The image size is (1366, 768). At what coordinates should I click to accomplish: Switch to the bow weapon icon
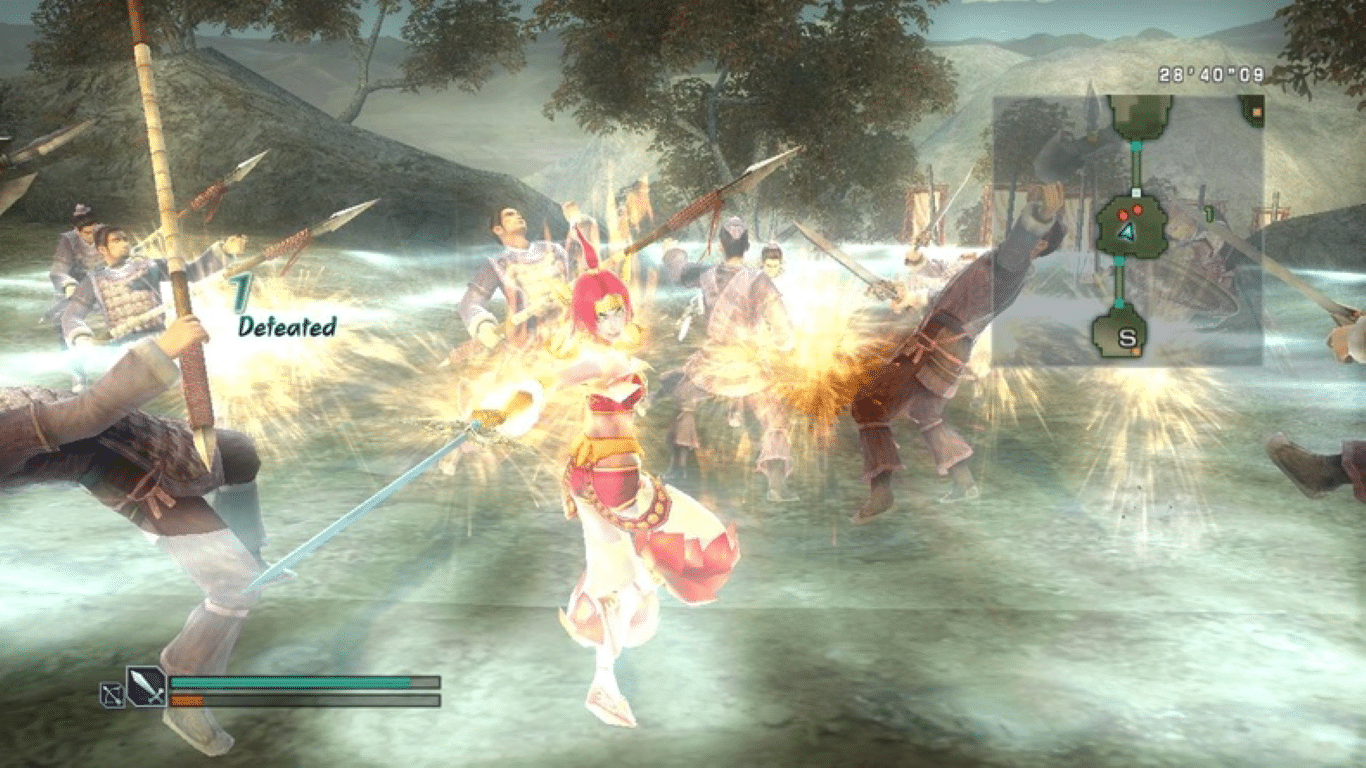112,694
